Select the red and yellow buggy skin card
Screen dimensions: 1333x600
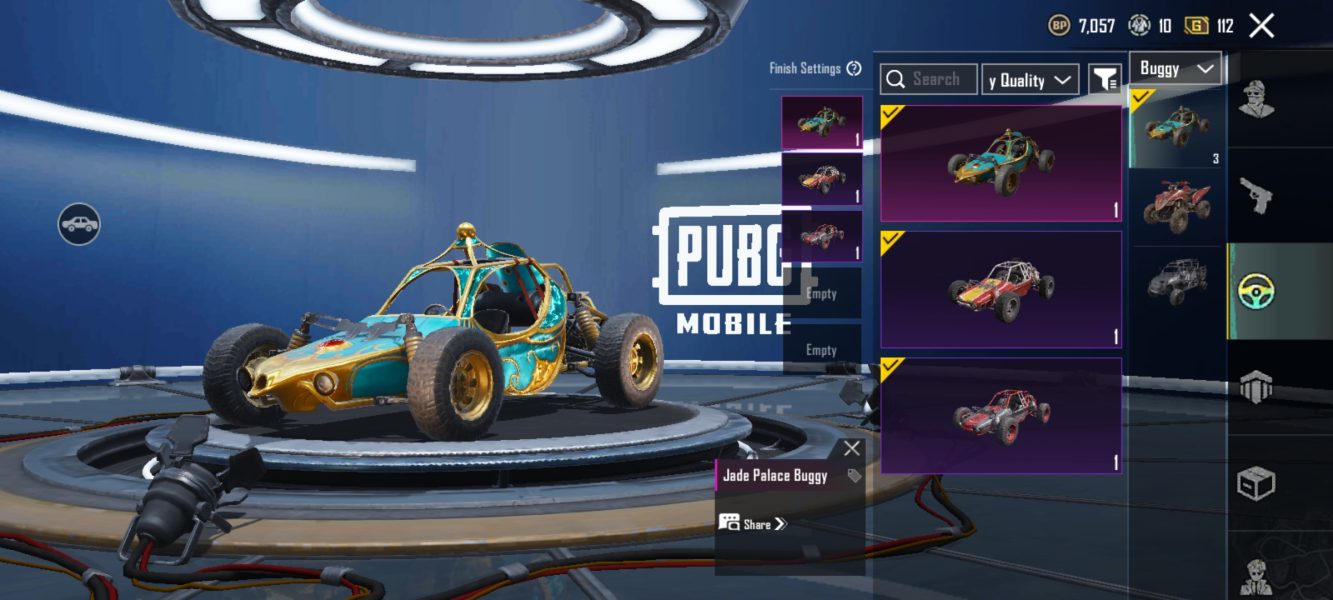(x=1000, y=289)
